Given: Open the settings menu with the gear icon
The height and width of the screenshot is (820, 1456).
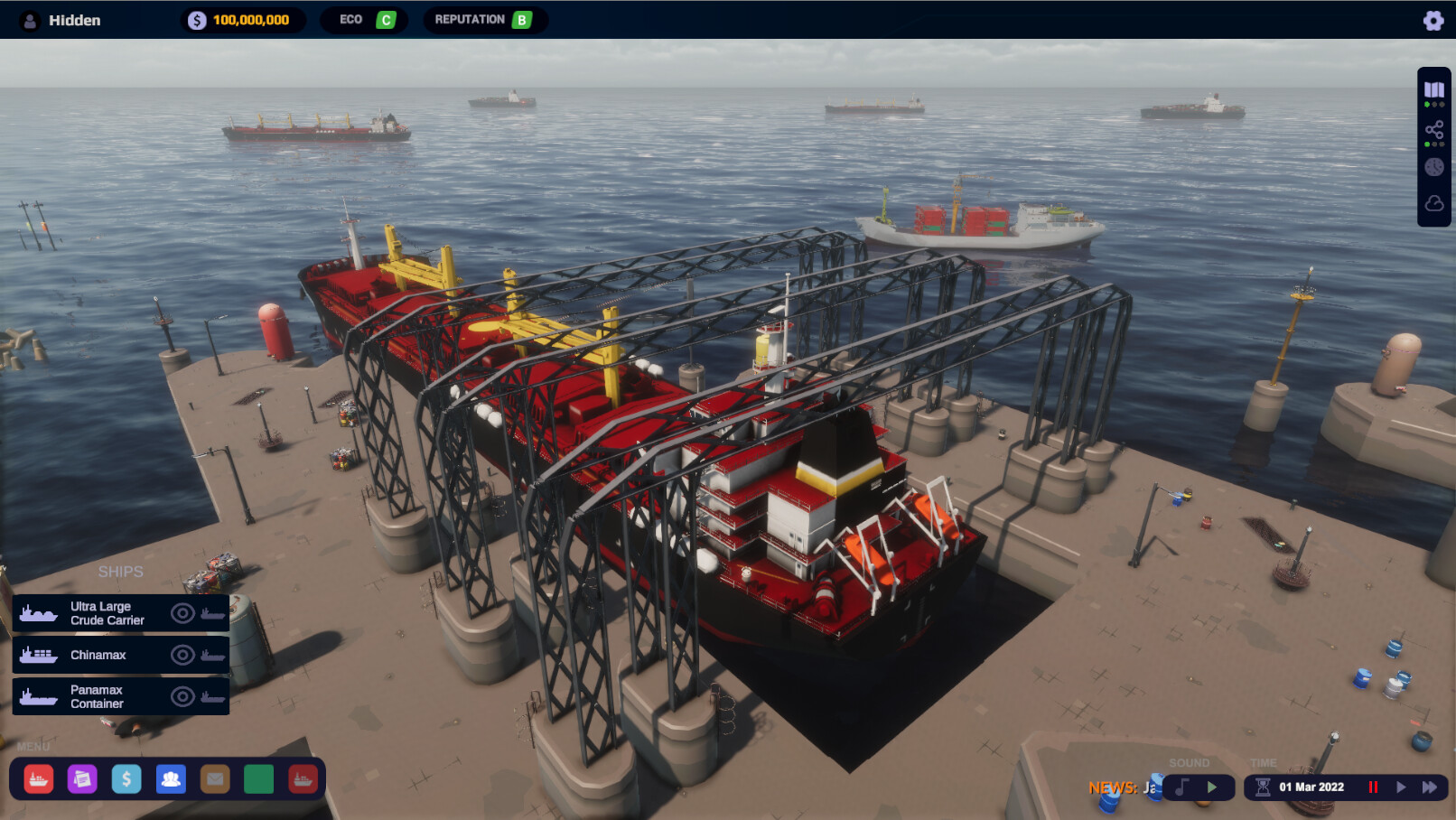Looking at the screenshot, I should pyautogui.click(x=1434, y=19).
